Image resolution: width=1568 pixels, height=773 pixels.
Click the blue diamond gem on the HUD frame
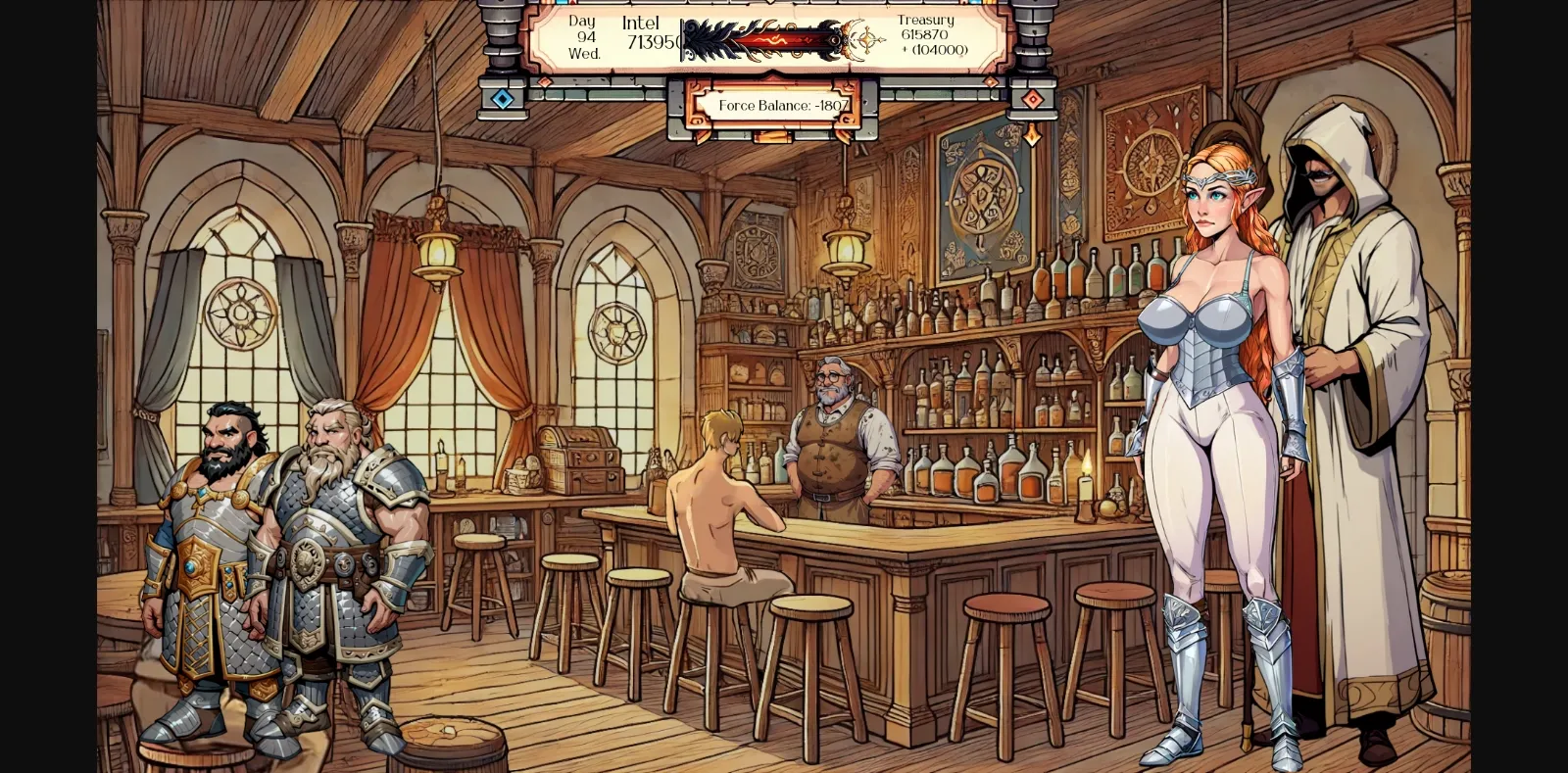click(x=503, y=99)
